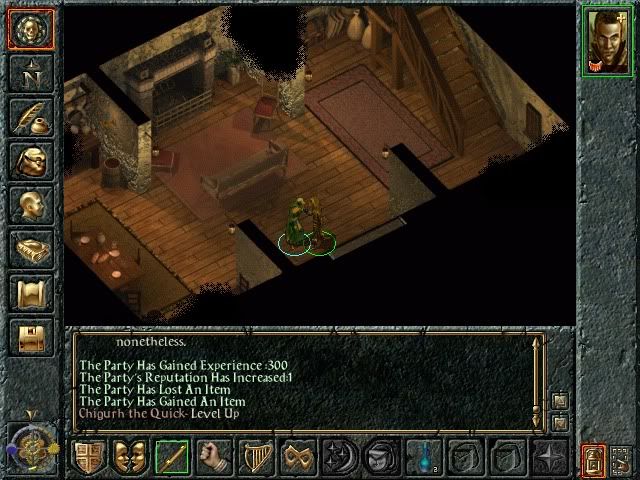Open the options menu (chest icon)

tap(29, 337)
